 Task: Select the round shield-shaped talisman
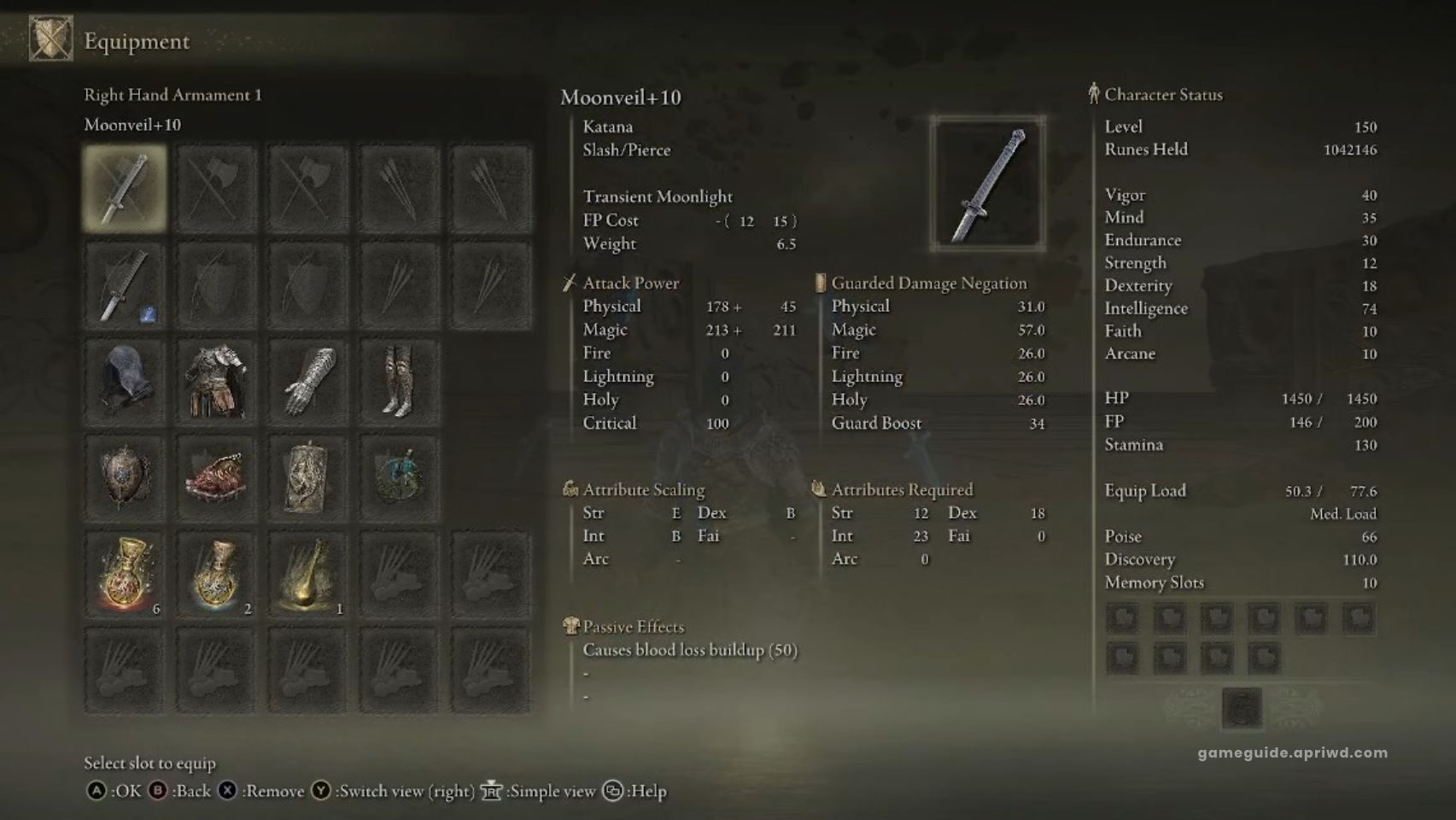click(125, 477)
